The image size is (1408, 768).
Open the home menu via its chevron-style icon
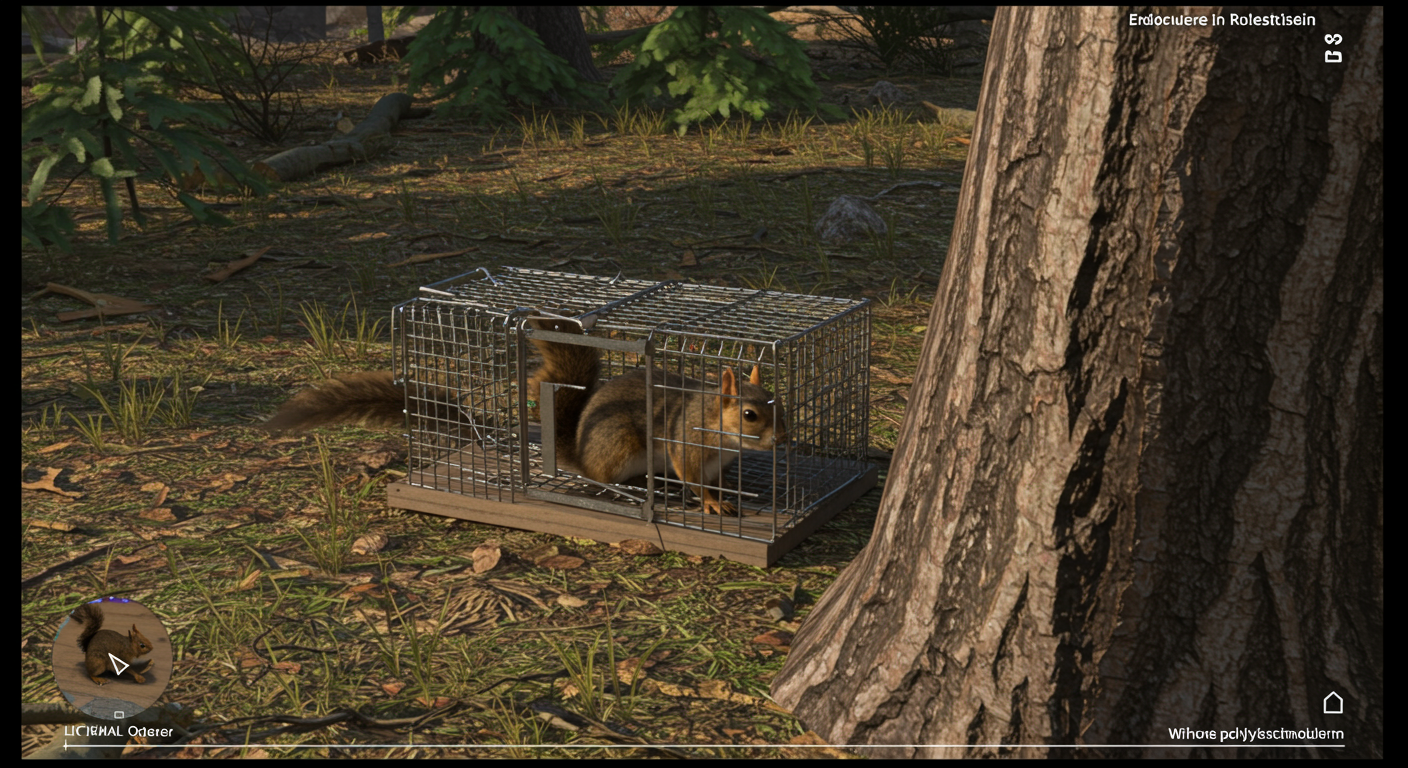(x=1334, y=702)
